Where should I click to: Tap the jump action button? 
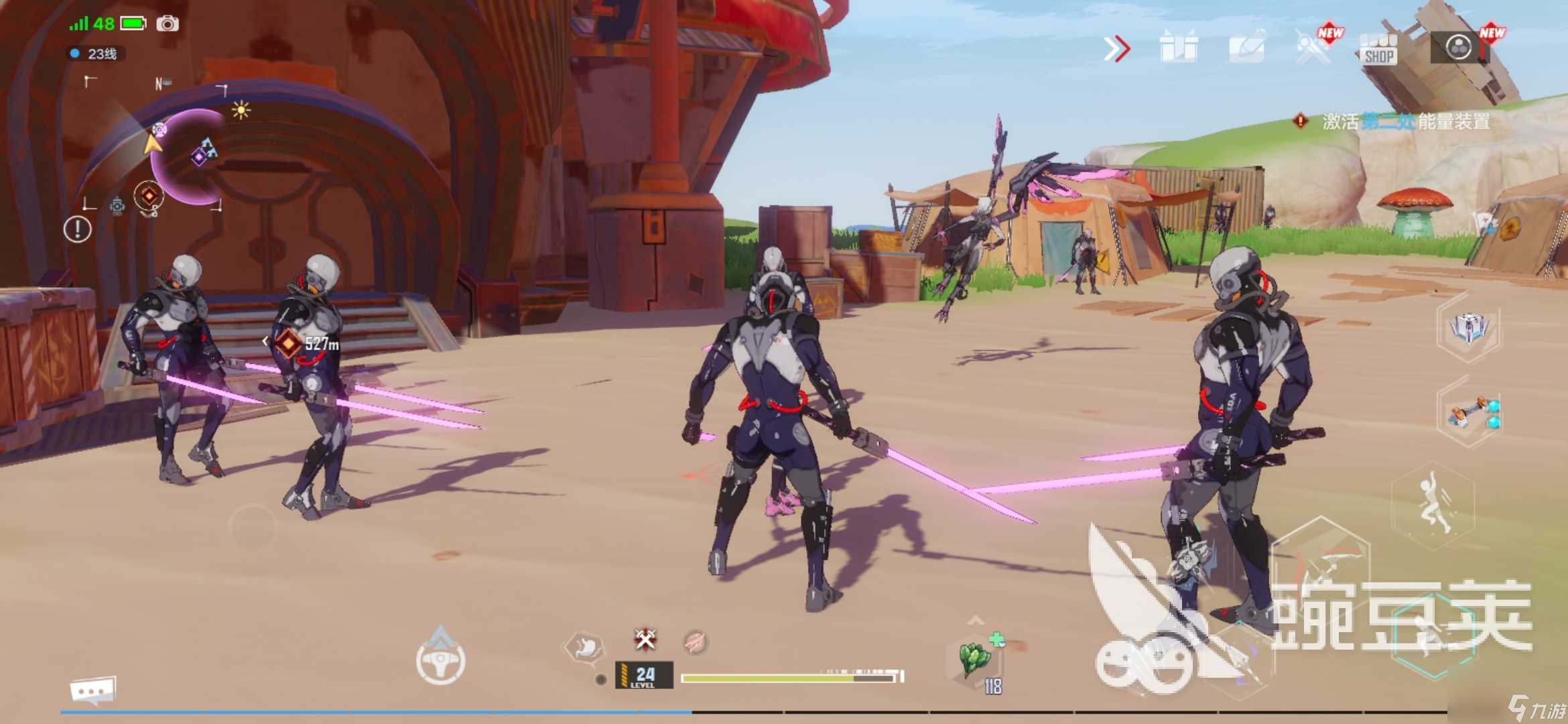(x=1434, y=506)
